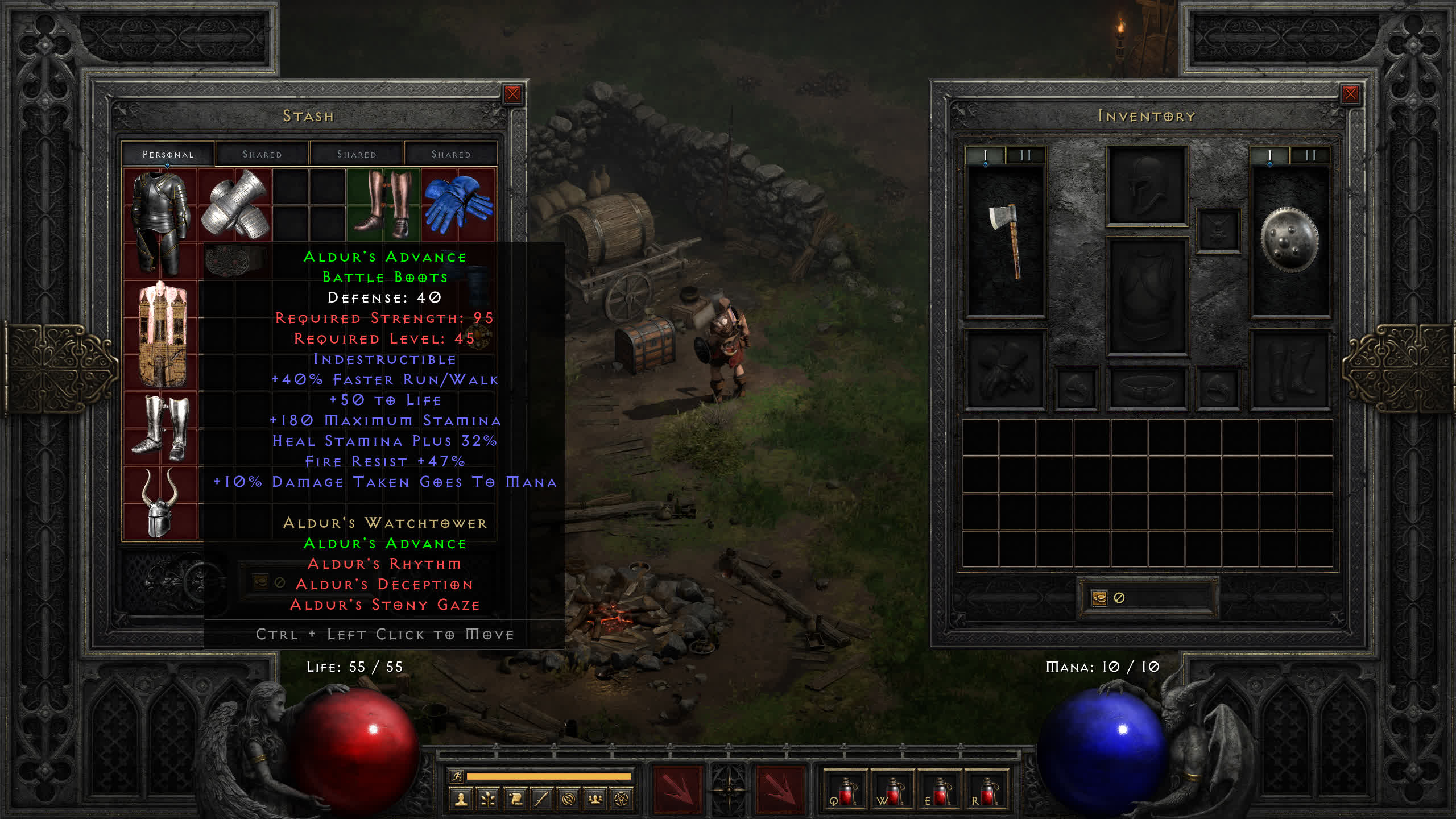The image size is (1456, 819).
Task: Pick up the silver greaves in stash
Action: coord(160,428)
